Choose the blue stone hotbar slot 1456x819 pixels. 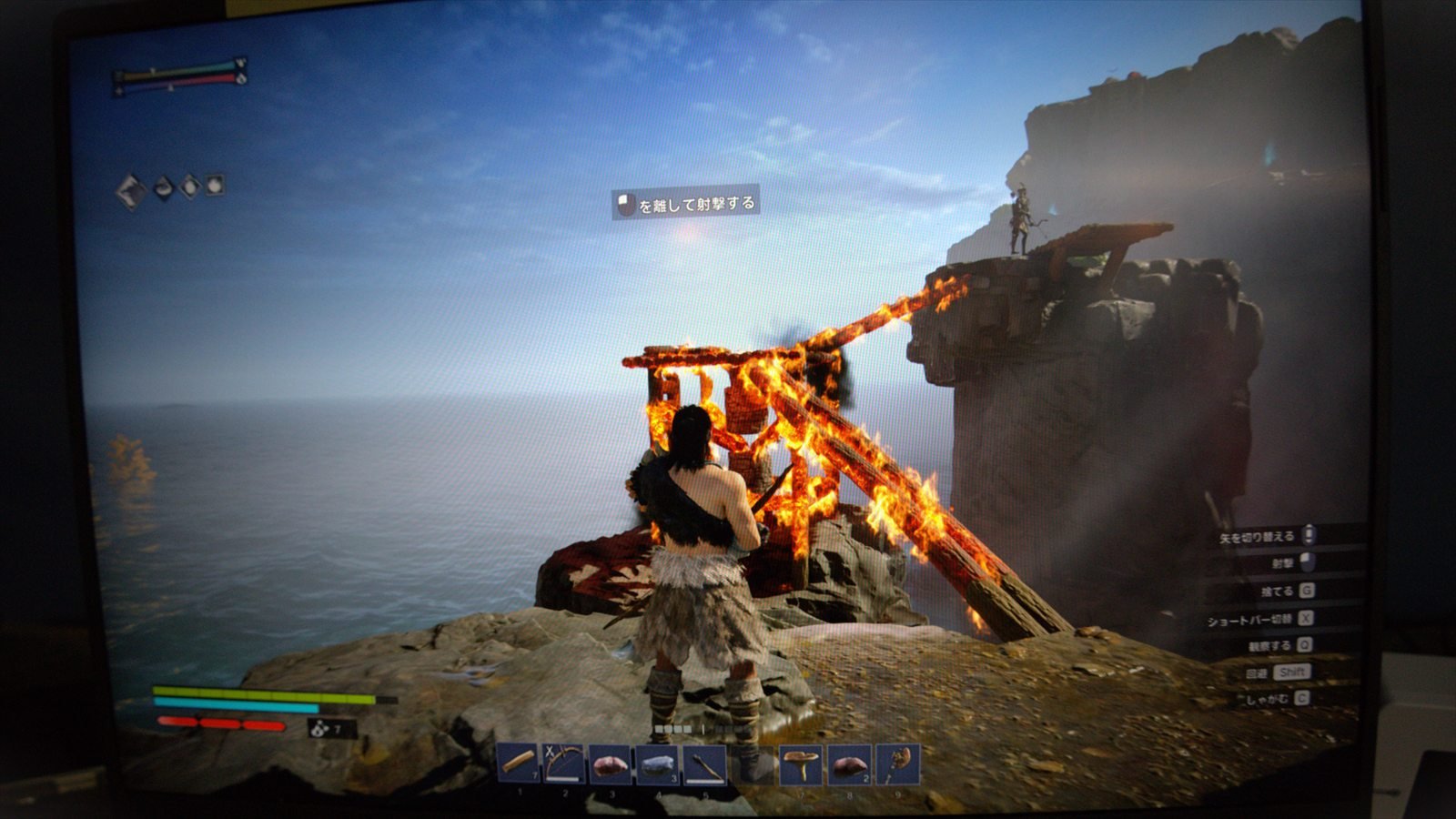pyautogui.click(x=657, y=764)
